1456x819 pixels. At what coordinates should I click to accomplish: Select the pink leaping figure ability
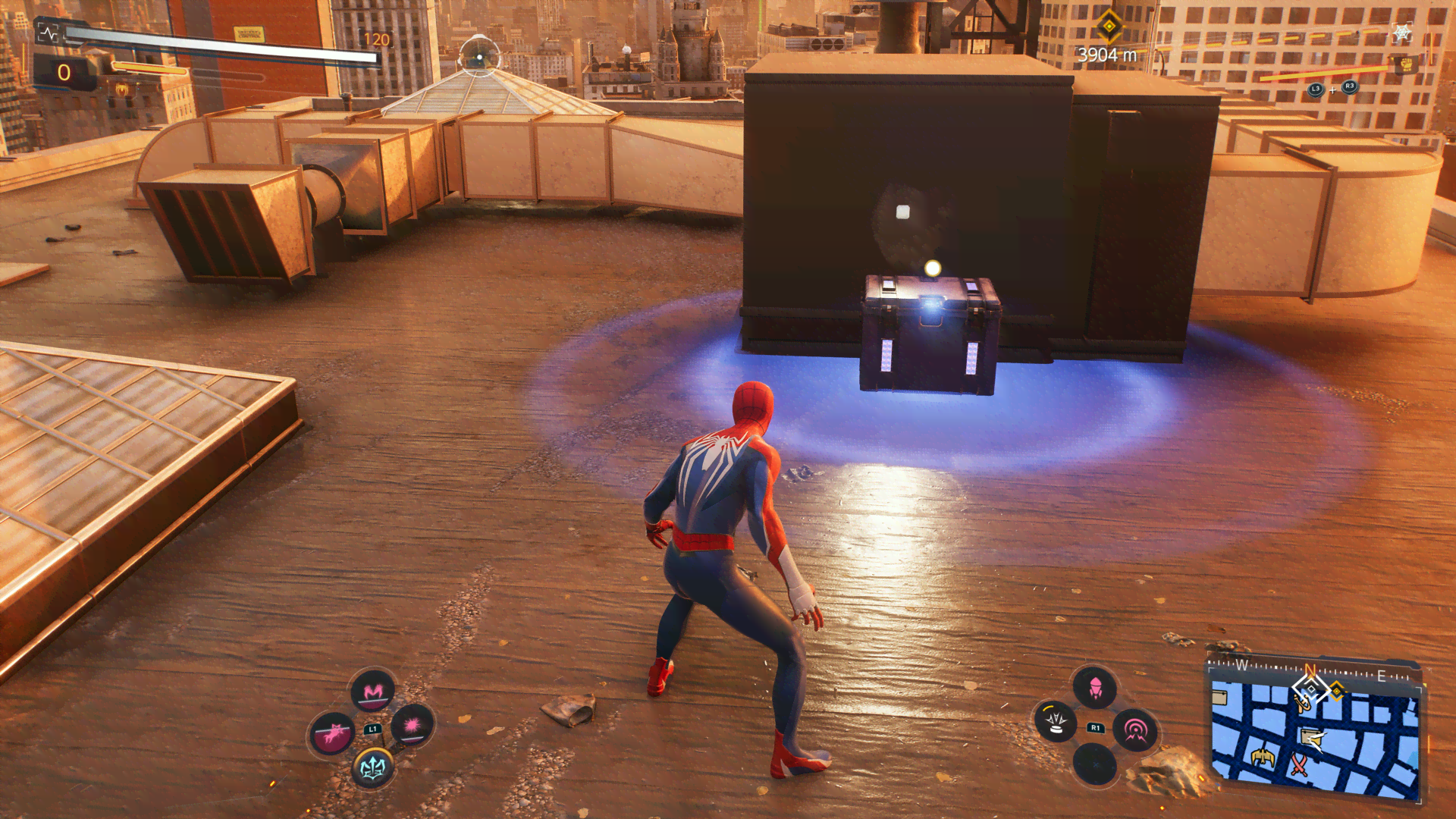click(332, 733)
